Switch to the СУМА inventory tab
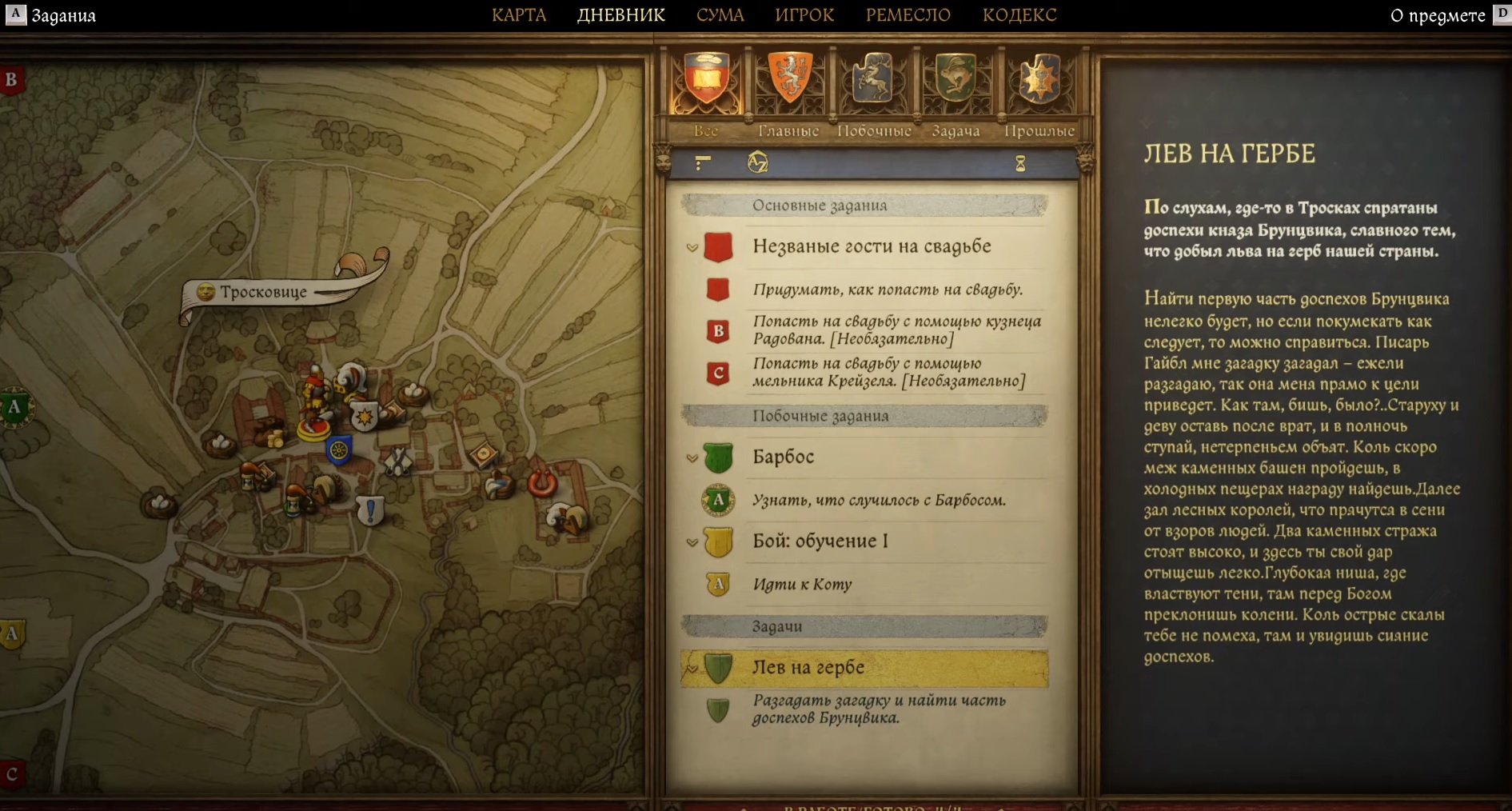Screen dimensions: 1512x811 point(720,15)
